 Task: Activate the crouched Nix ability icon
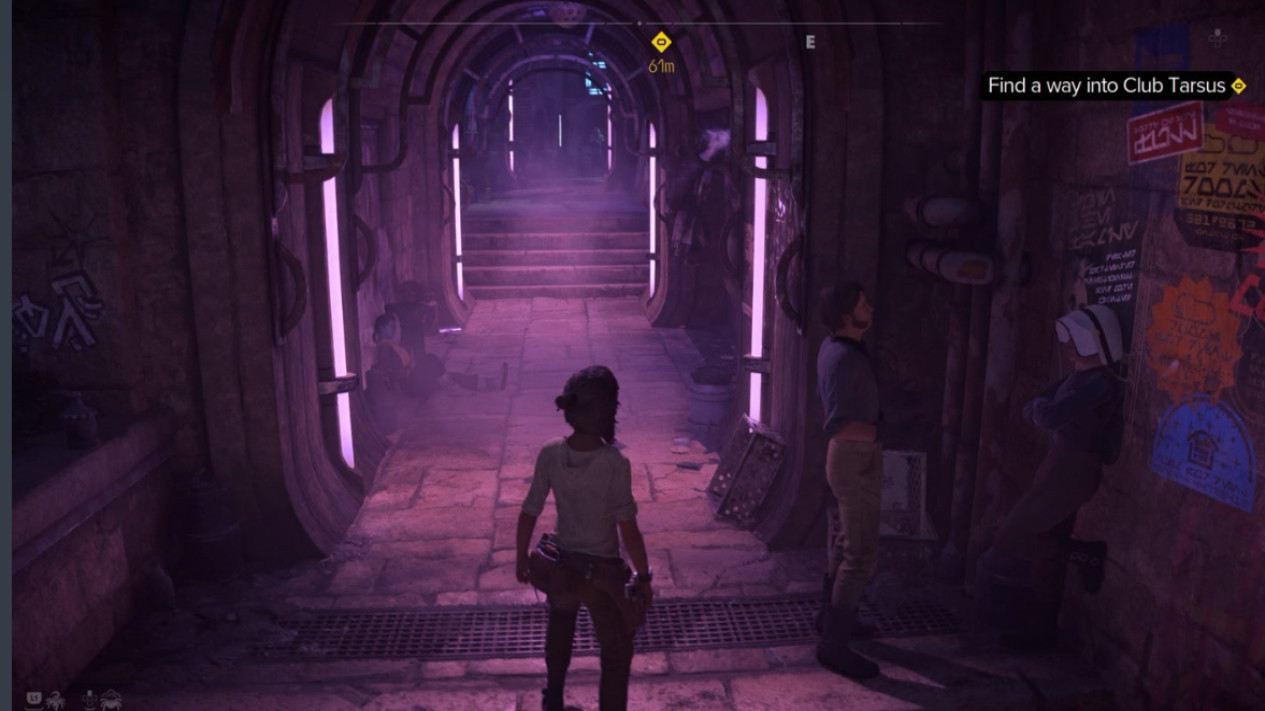pos(111,699)
